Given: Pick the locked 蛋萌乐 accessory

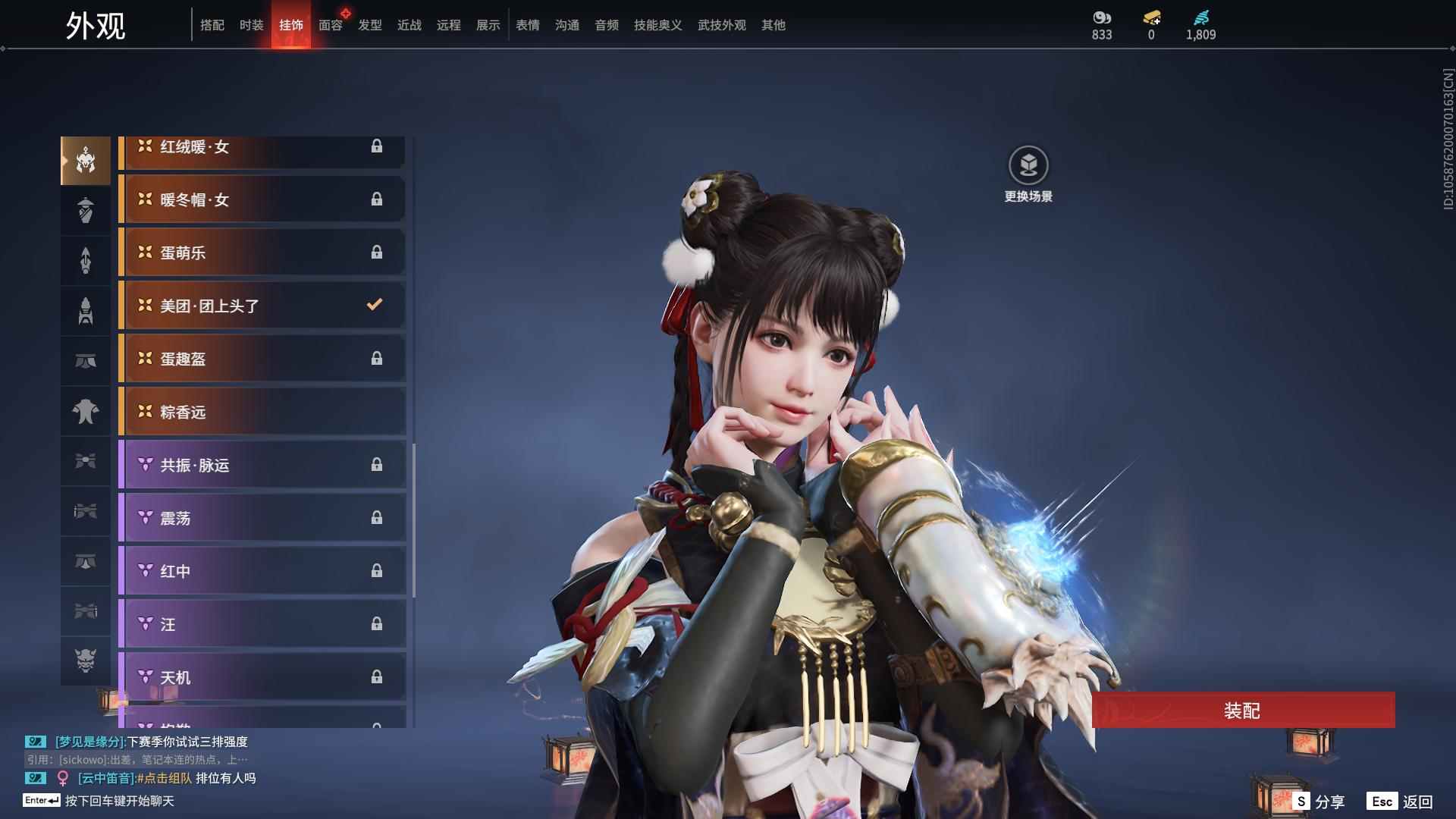Looking at the screenshot, I should [x=262, y=253].
